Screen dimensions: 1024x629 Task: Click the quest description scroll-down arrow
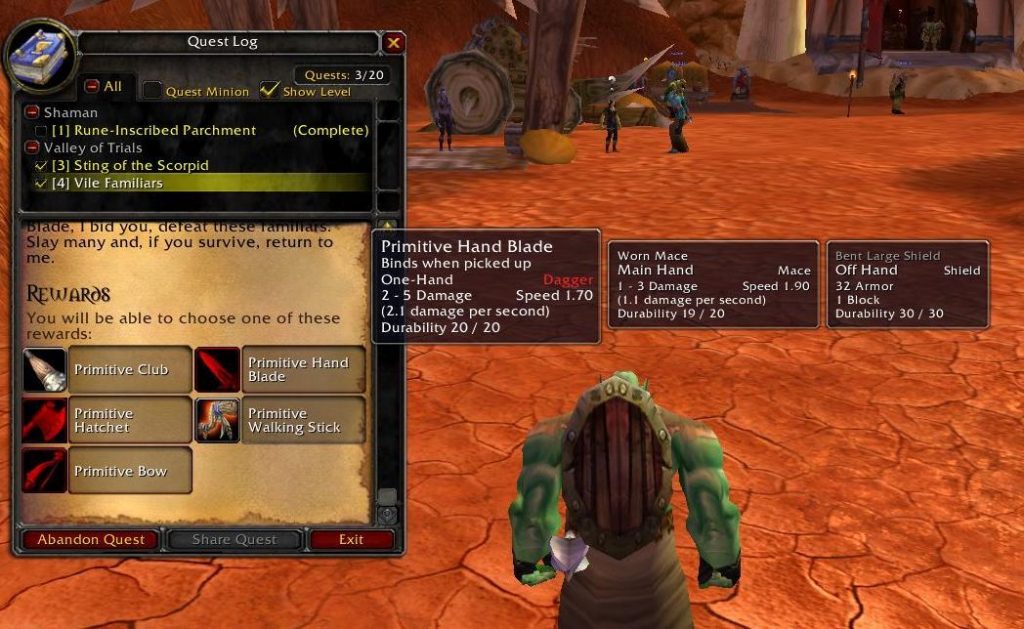(x=387, y=515)
